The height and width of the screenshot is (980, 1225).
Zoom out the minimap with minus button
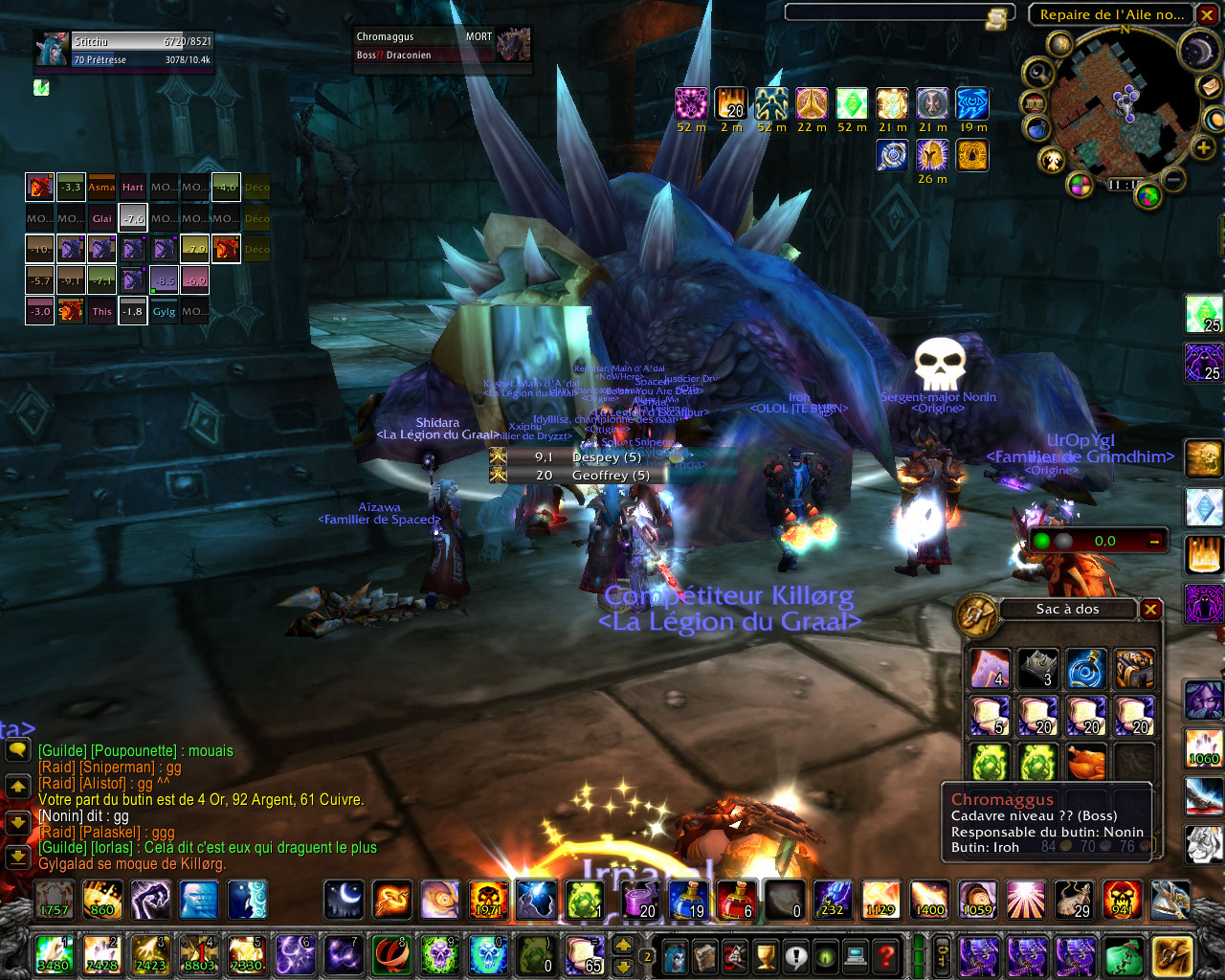[x=1174, y=178]
